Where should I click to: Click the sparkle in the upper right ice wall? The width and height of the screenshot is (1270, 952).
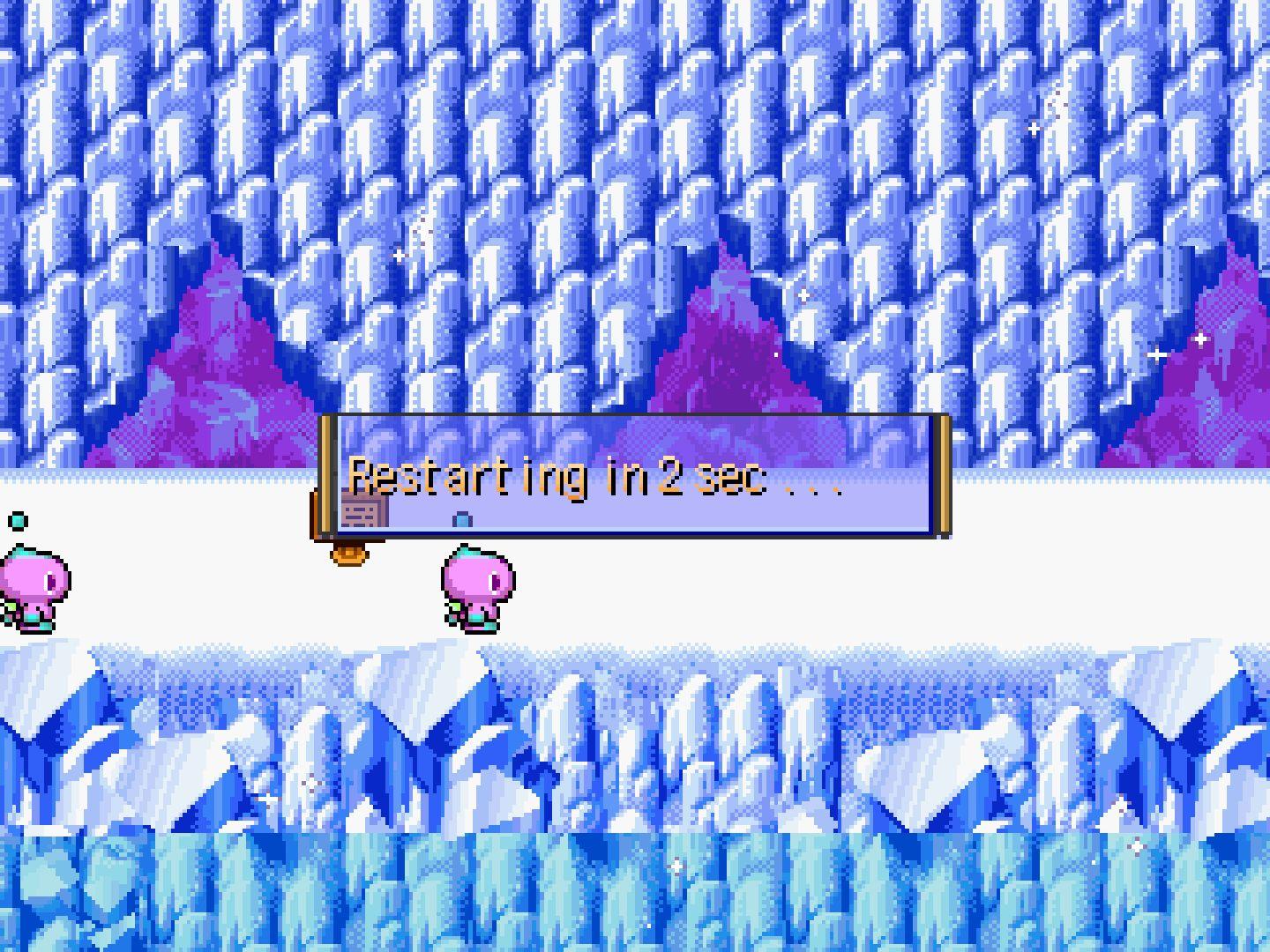[x=1034, y=126]
